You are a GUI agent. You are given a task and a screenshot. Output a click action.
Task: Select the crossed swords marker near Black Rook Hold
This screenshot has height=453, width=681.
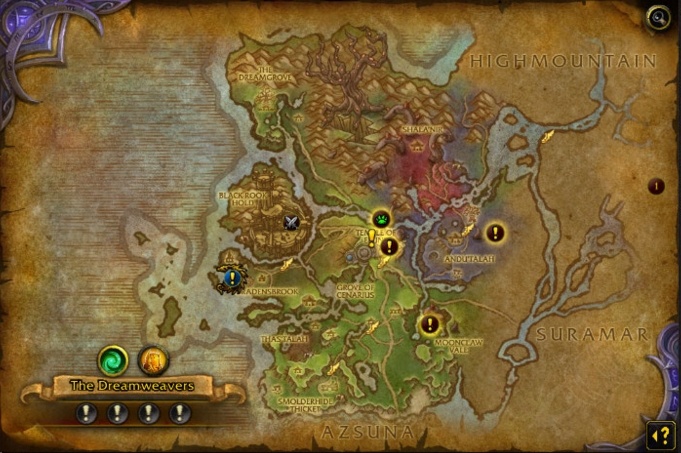tap(292, 222)
